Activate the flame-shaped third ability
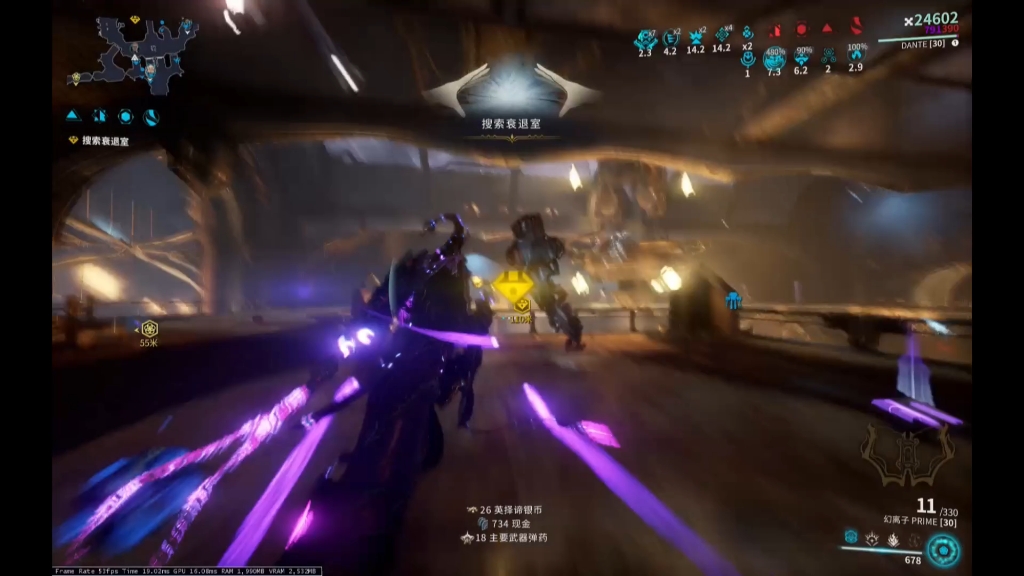This screenshot has height=576, width=1024. point(895,539)
